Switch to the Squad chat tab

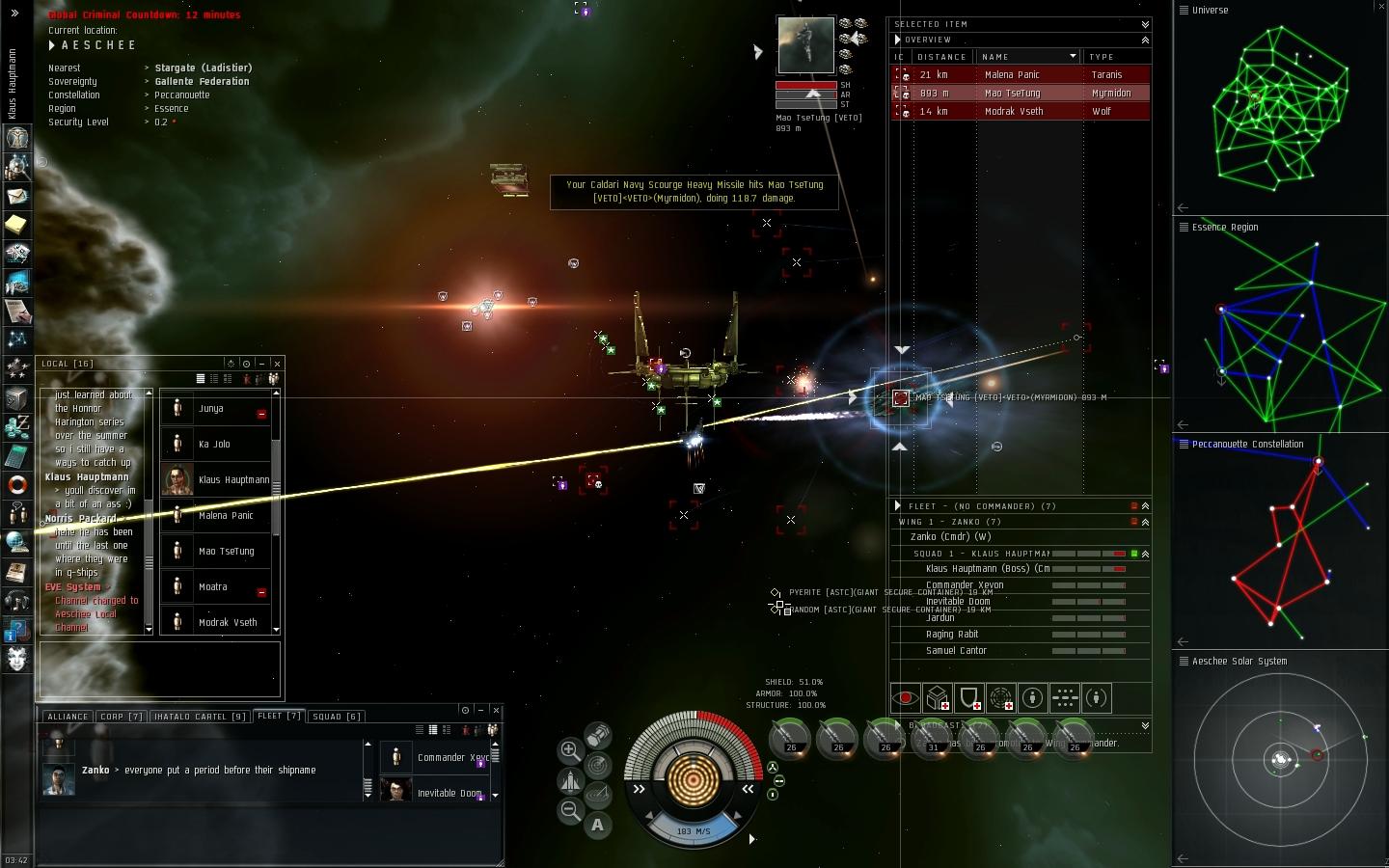[x=337, y=717]
